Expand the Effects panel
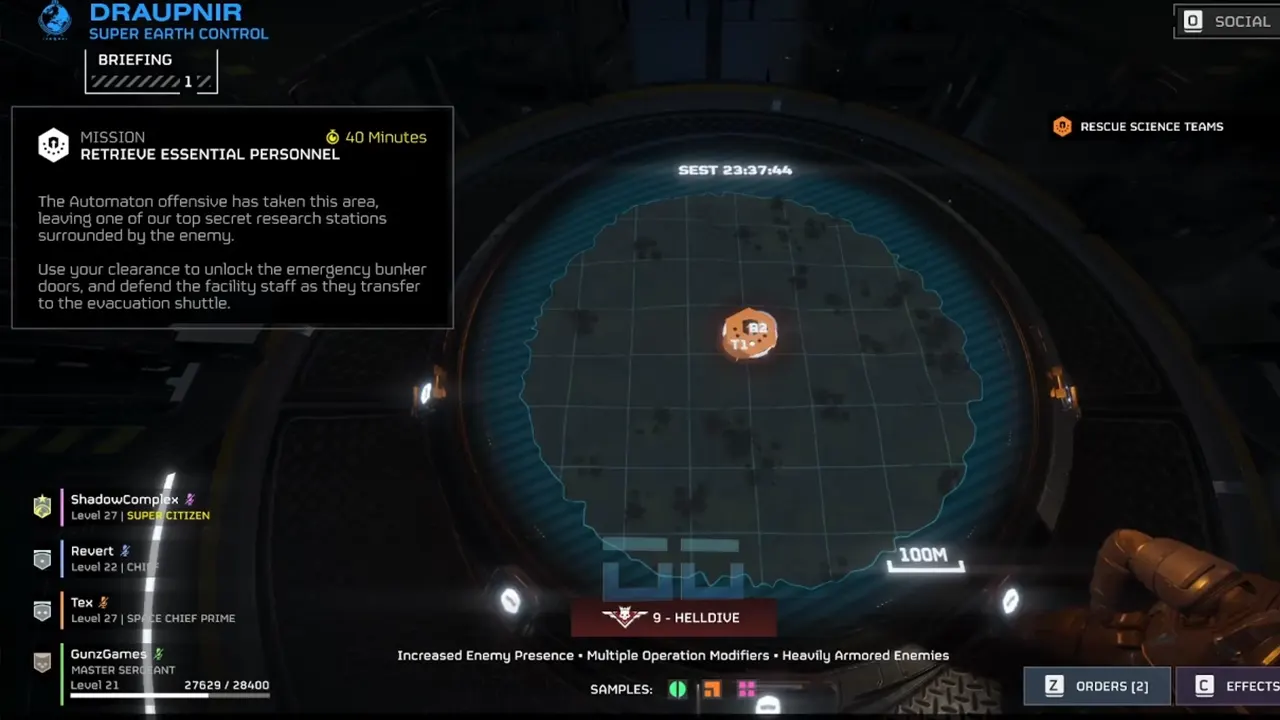Screen dimensions: 1280x720 pyautogui.click(x=1240, y=686)
